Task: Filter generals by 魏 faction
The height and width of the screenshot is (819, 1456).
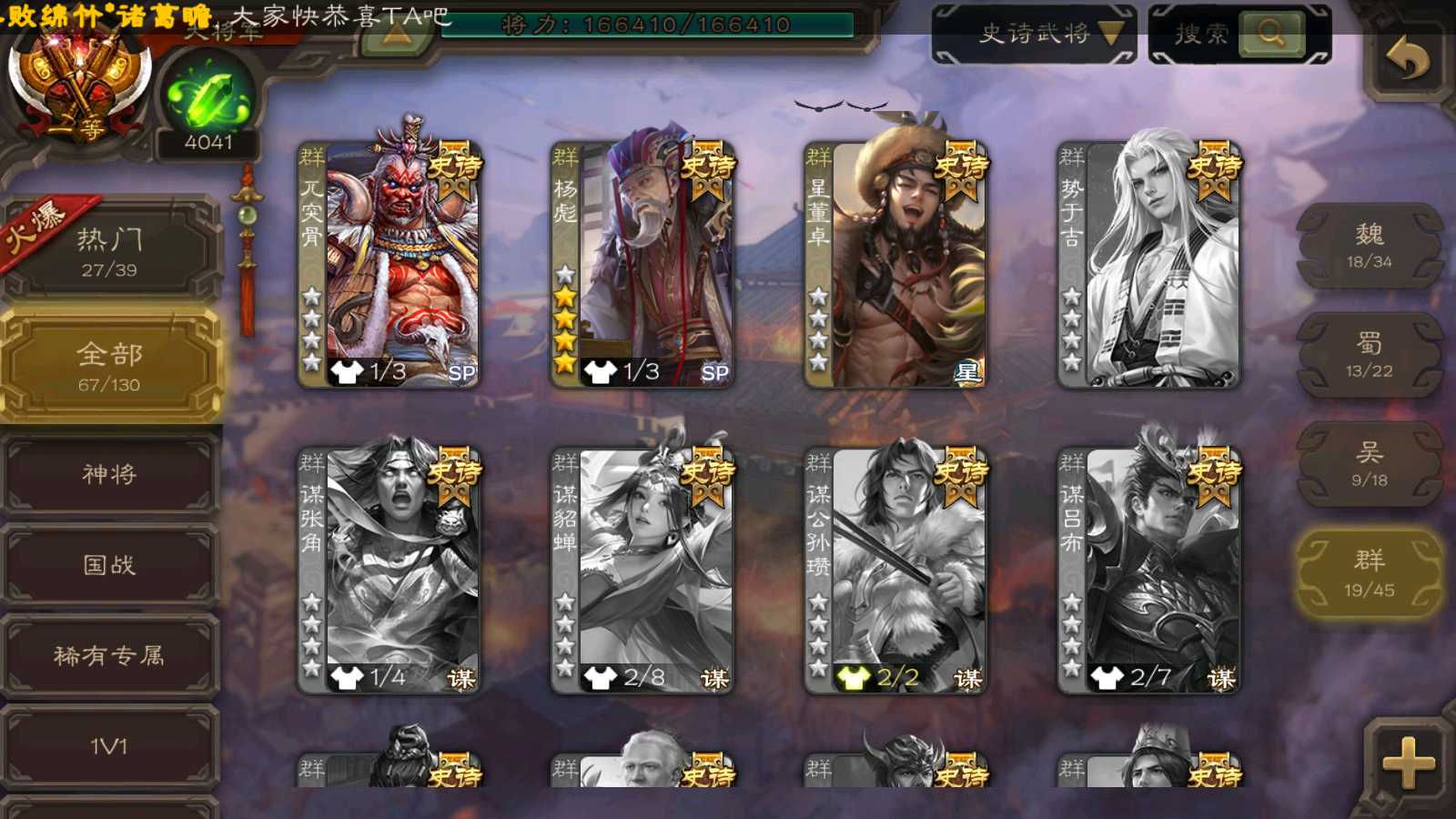Action: (1369, 246)
